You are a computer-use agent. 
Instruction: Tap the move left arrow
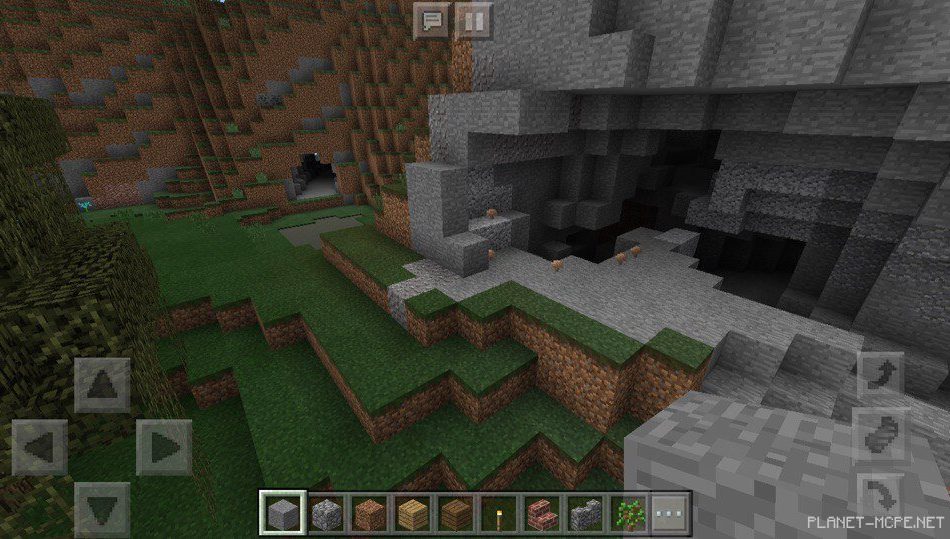click(x=40, y=447)
